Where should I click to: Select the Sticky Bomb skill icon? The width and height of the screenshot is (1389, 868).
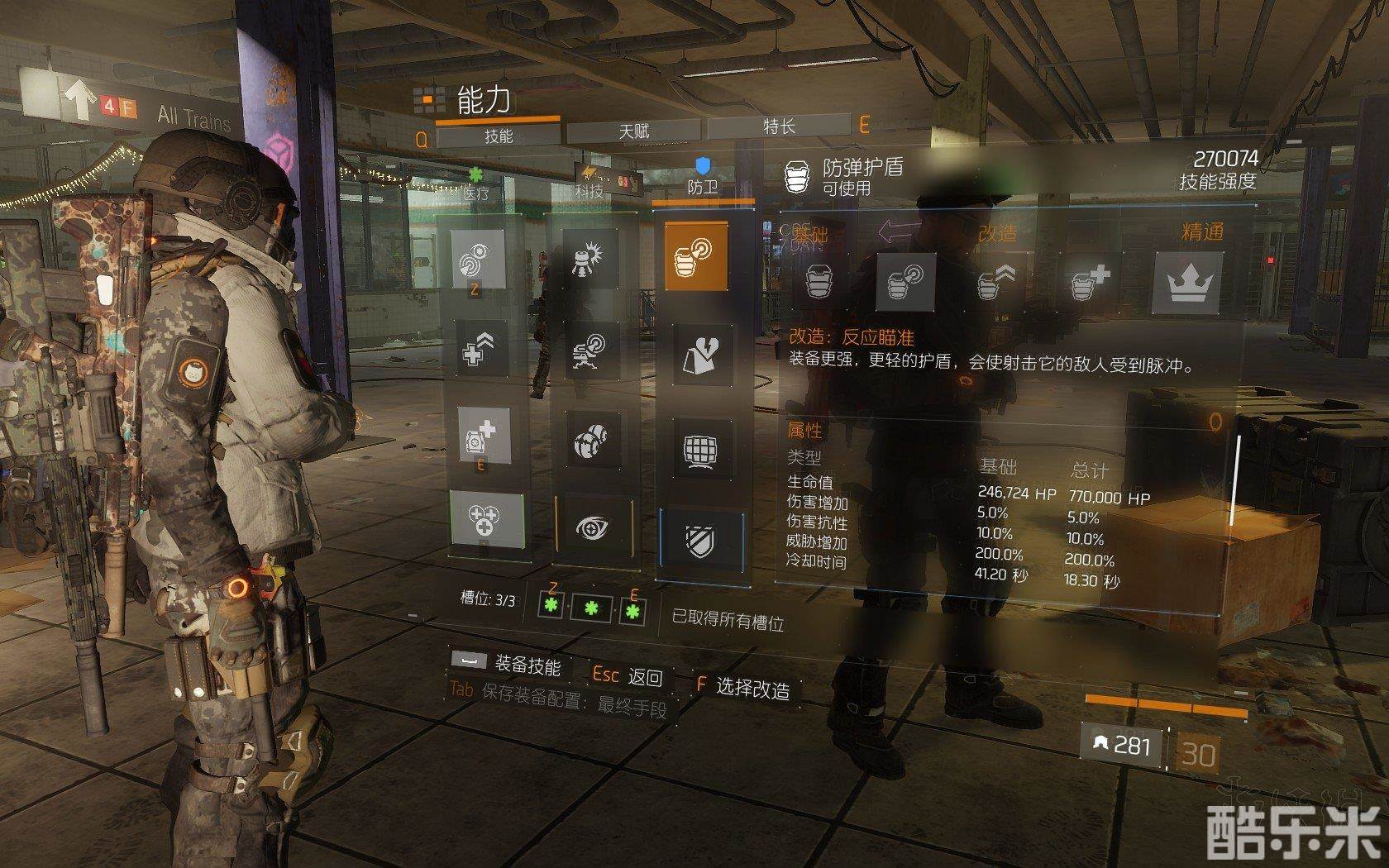(592, 259)
